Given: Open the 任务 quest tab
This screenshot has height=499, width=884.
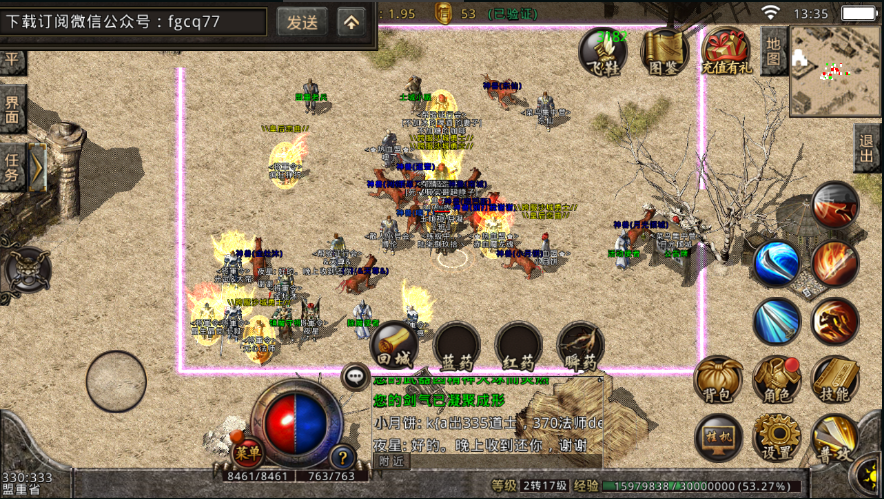Looking at the screenshot, I should pos(13,167).
